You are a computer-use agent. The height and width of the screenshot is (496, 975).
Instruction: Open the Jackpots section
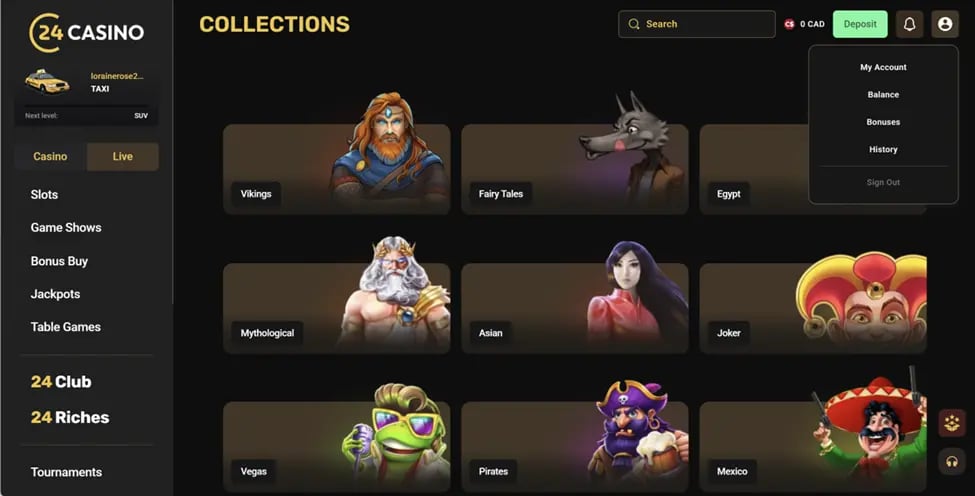[x=55, y=294]
